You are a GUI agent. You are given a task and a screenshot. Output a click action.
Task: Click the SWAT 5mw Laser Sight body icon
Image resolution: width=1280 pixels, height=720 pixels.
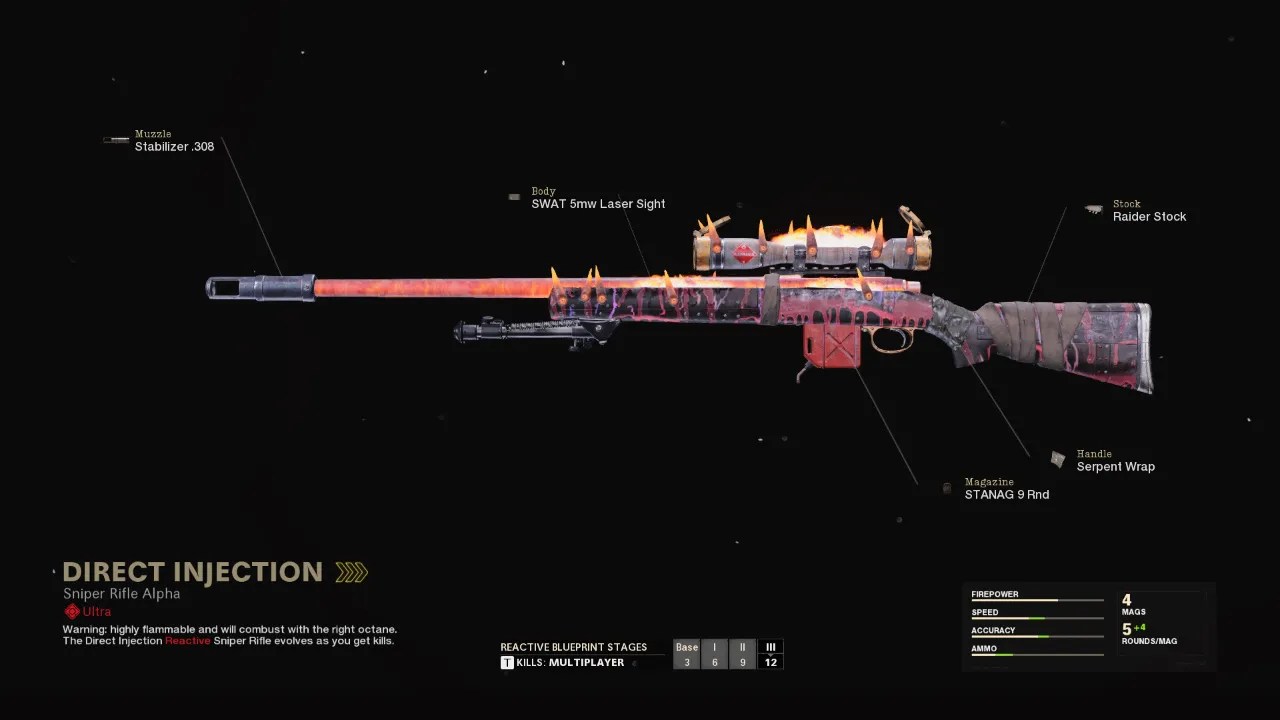click(514, 197)
